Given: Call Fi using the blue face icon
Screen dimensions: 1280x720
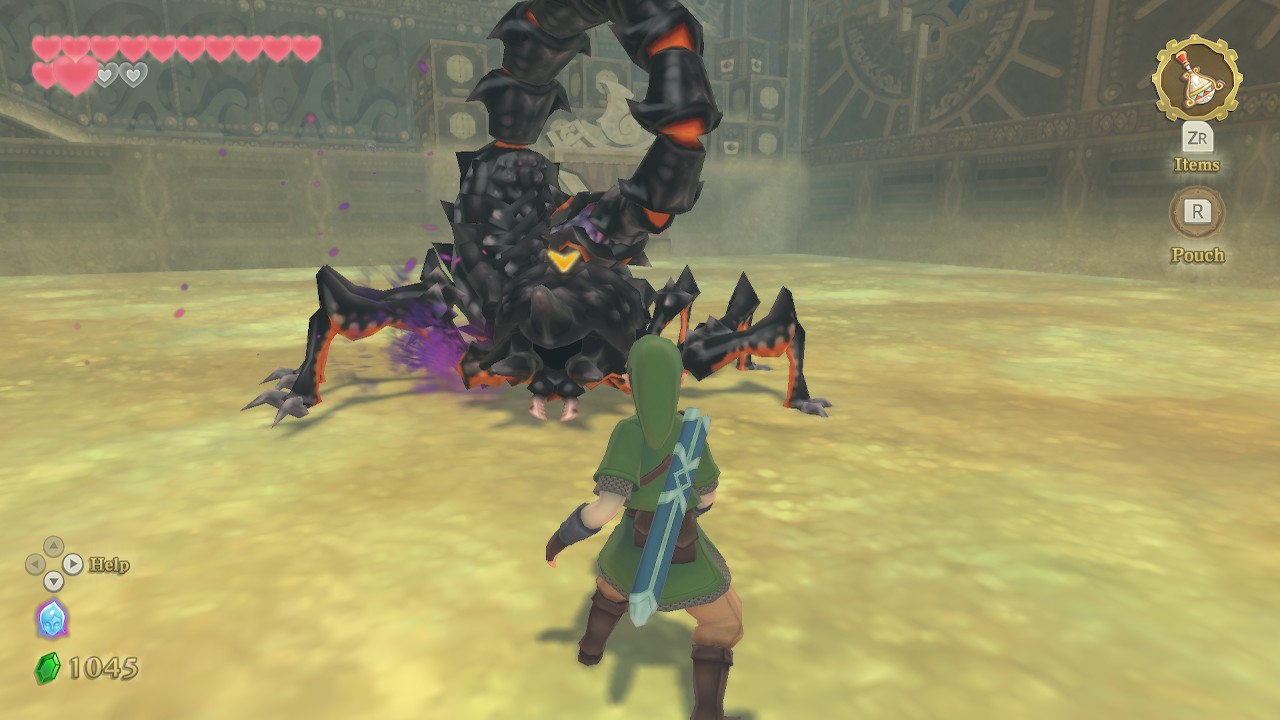Looking at the screenshot, I should tap(51, 618).
